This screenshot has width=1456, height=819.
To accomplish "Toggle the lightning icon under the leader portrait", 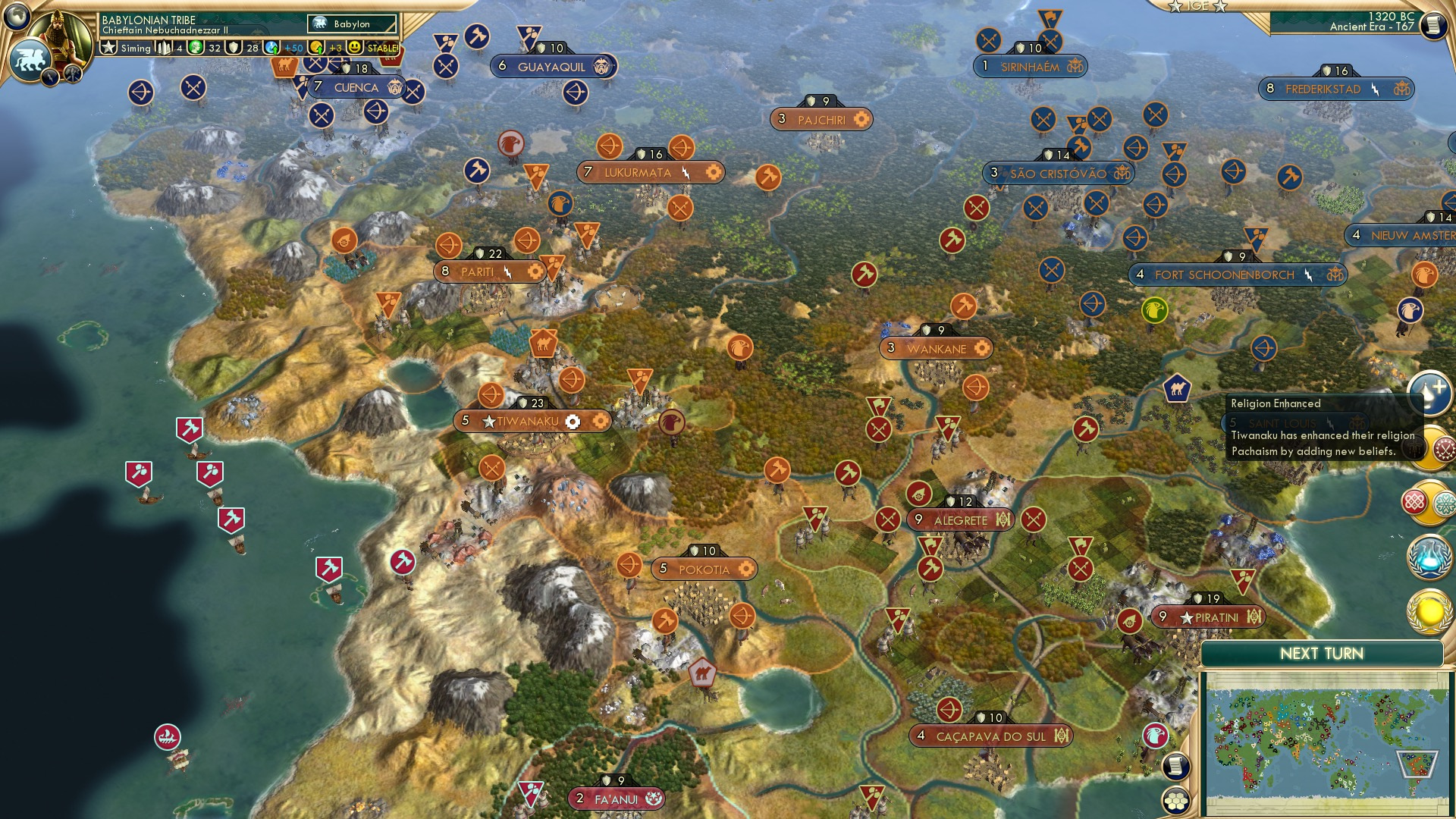I will 50,78.
